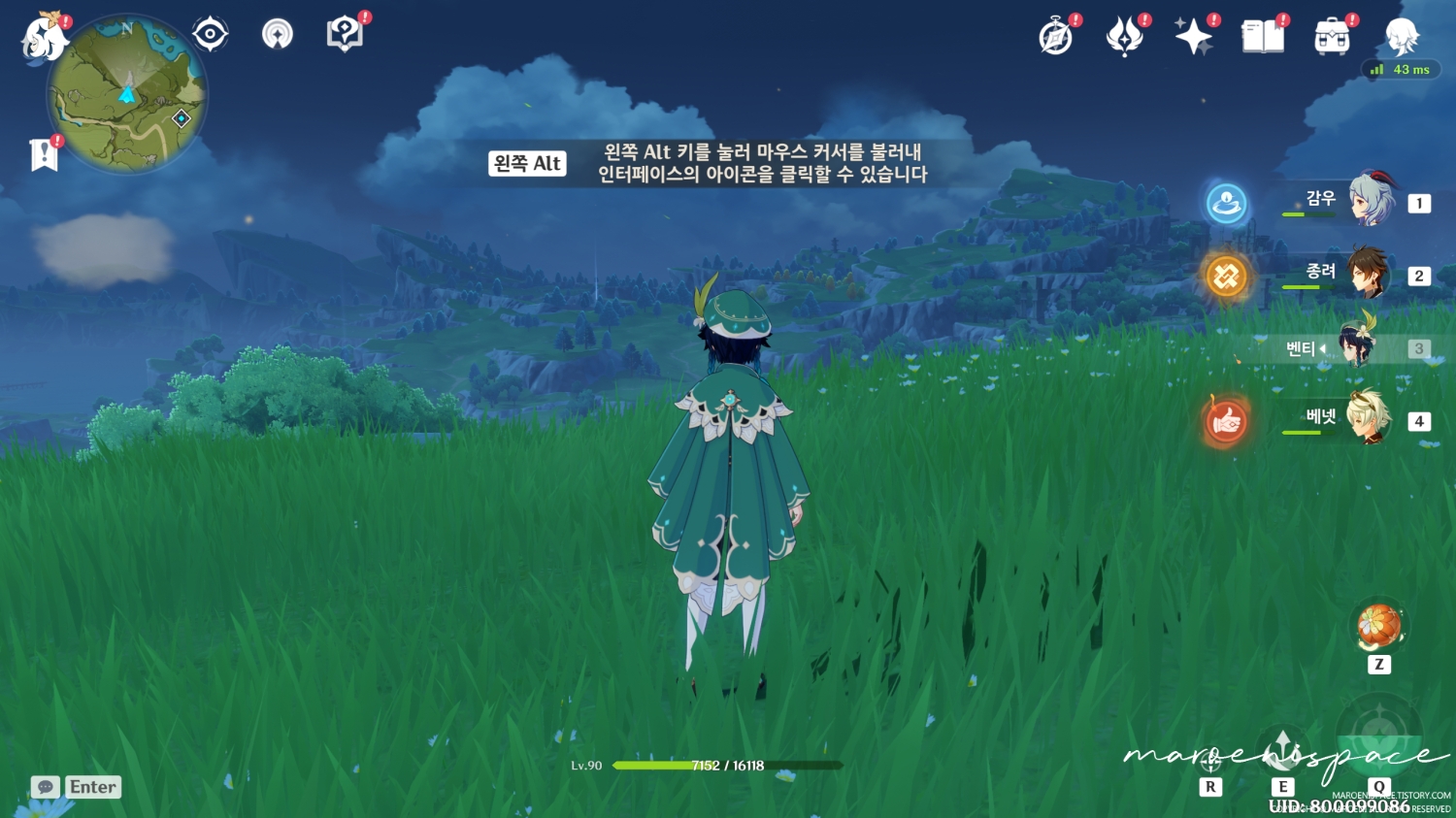Use the gadget assigned to the Z slot
The width and height of the screenshot is (1456, 818).
[x=1378, y=626]
